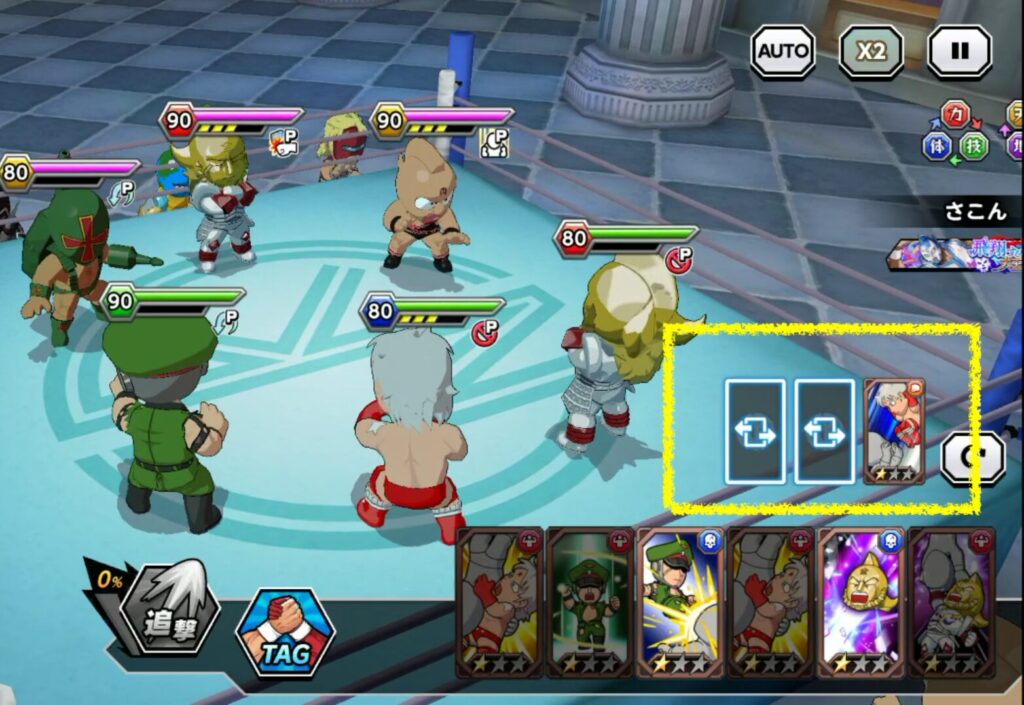The width and height of the screenshot is (1024, 705).
Task: Select the dark green officer pose card
Action: coord(589,602)
